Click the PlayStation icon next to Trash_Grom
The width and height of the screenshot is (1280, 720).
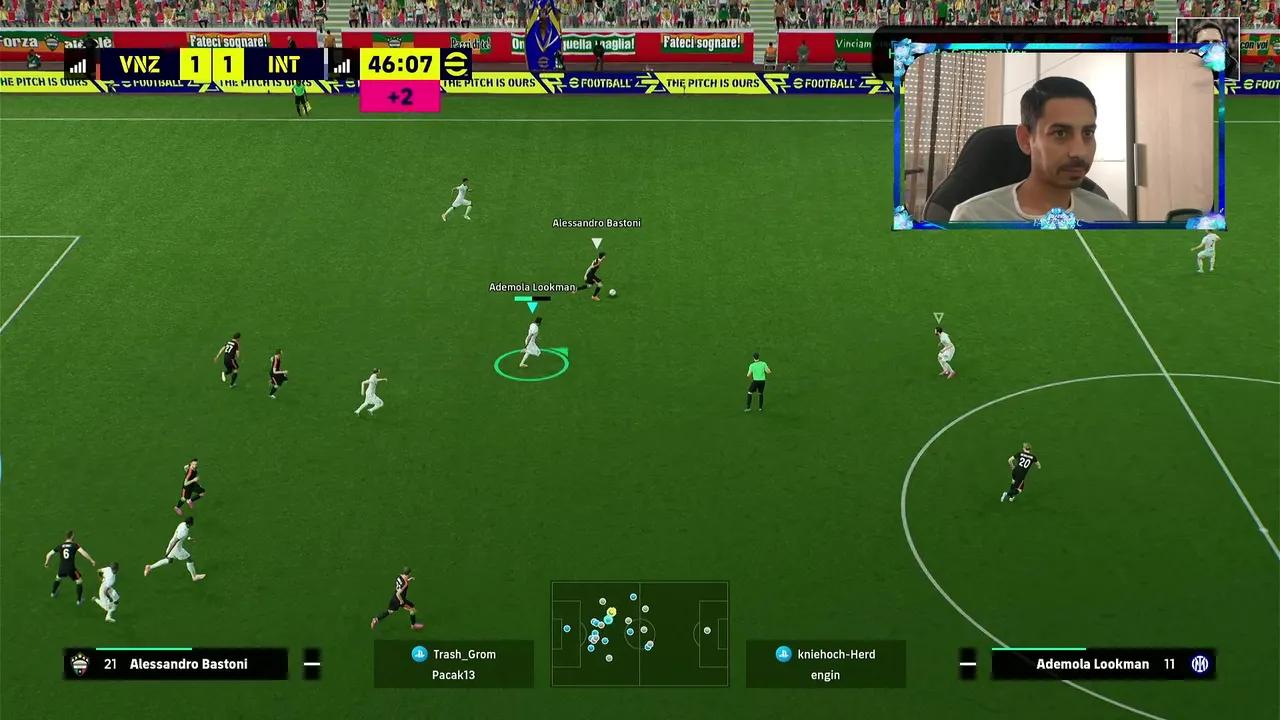click(x=418, y=654)
